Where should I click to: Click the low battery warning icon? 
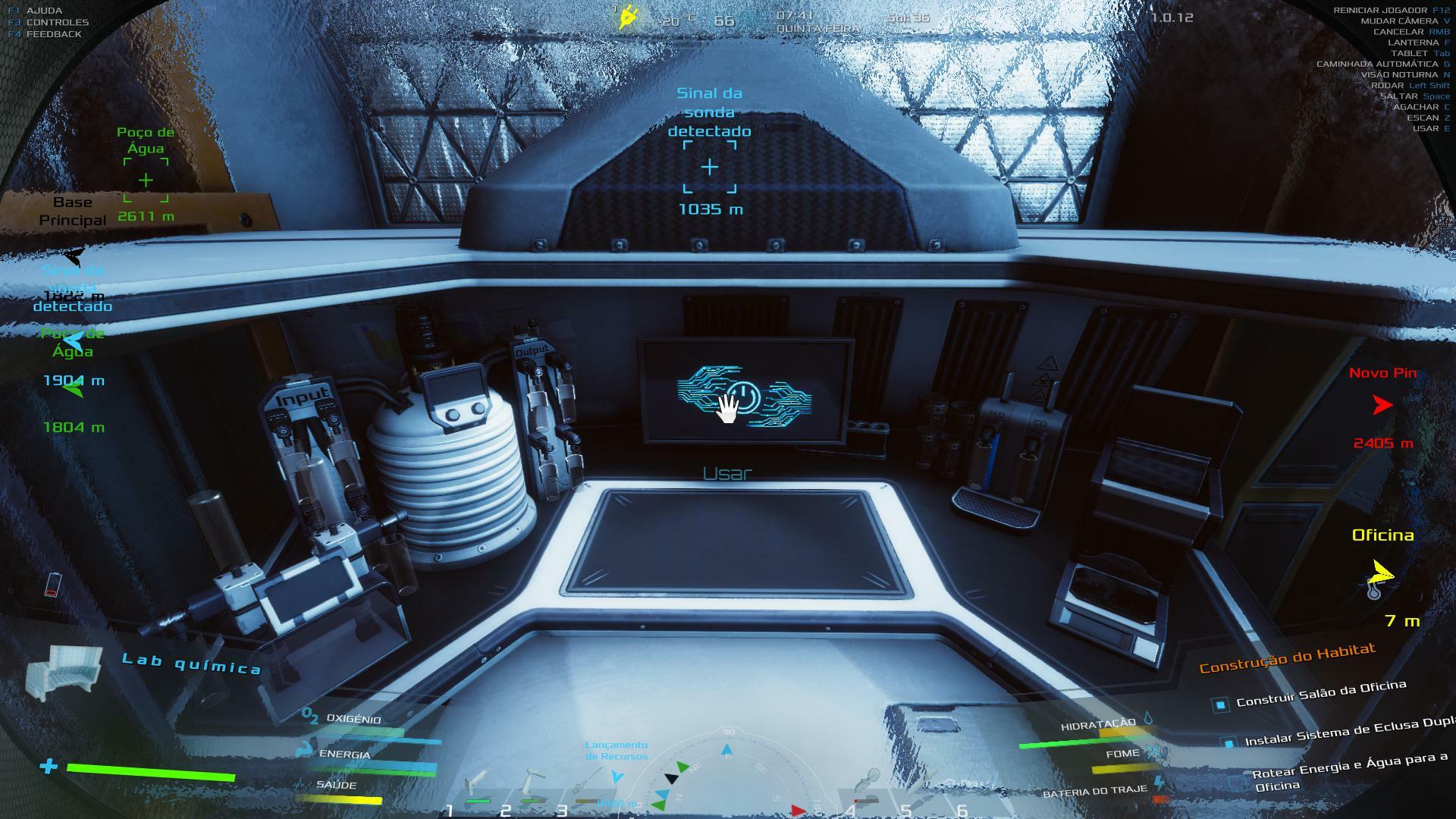click(x=52, y=585)
